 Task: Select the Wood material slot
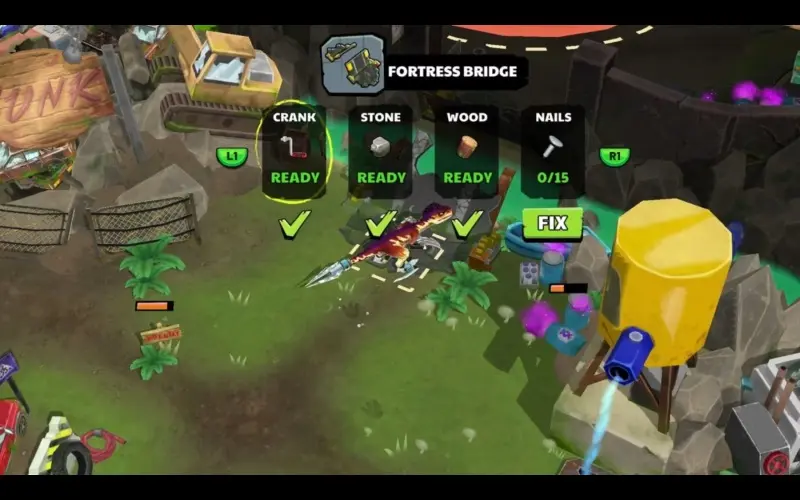click(467, 150)
